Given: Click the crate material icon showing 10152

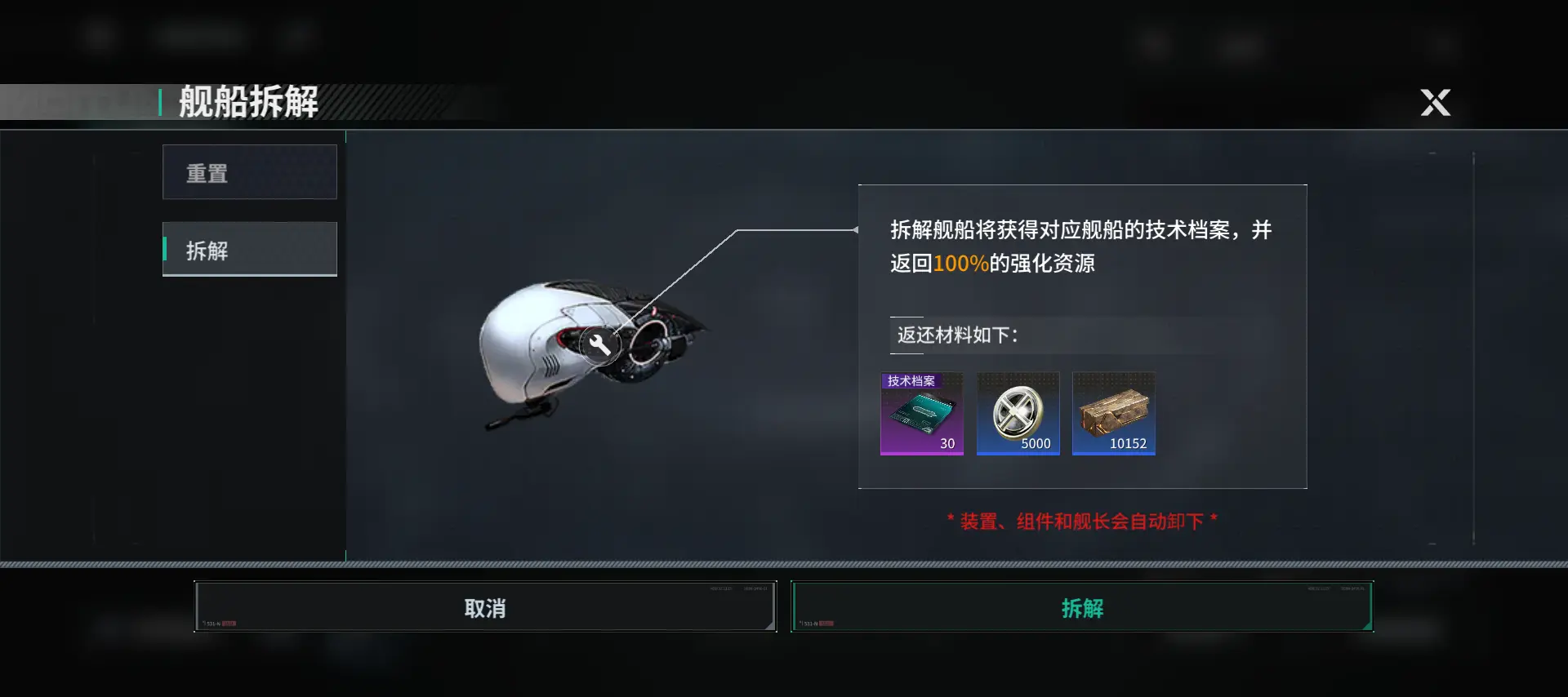Looking at the screenshot, I should pyautogui.click(x=1113, y=414).
